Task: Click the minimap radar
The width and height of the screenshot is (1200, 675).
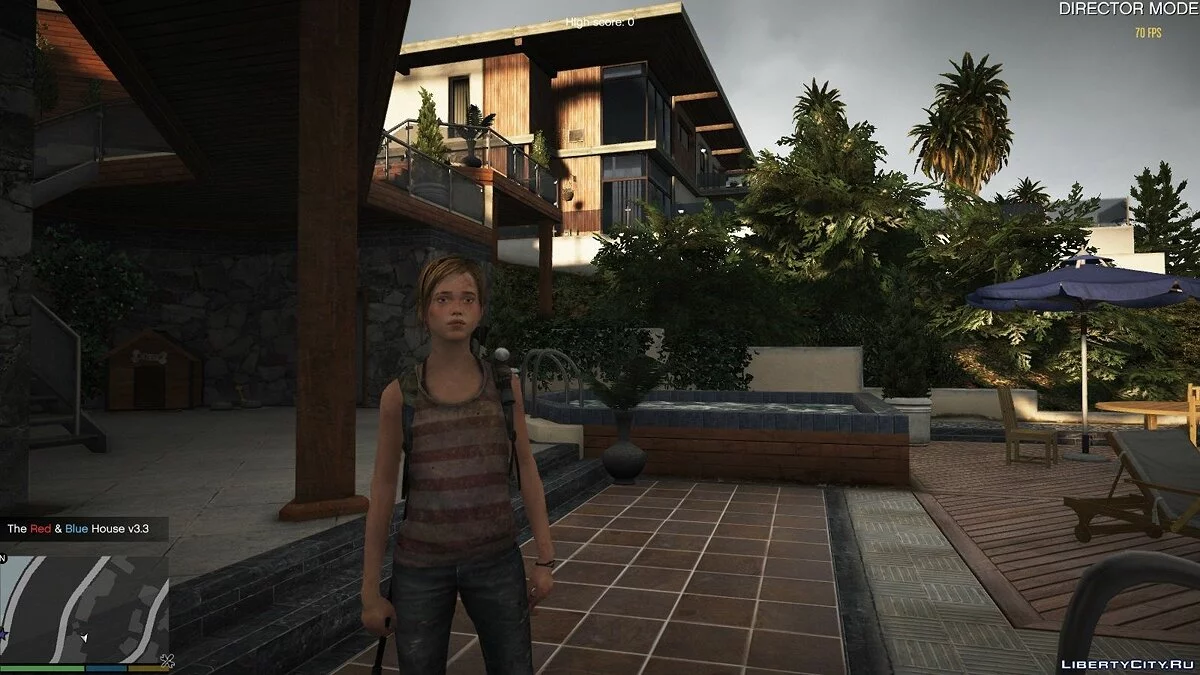Action: pos(84,607)
